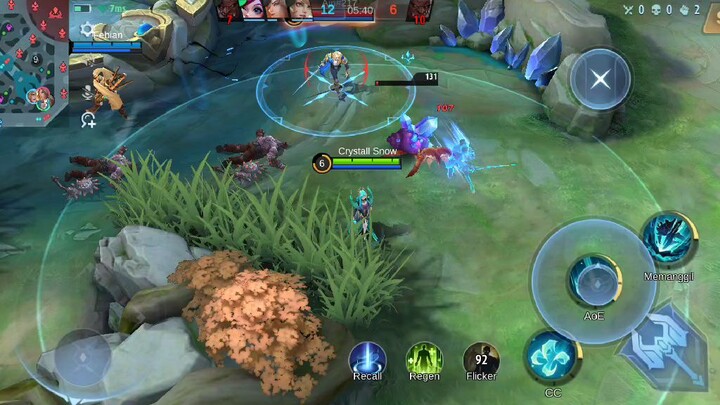This screenshot has height=405, width=720.
Task: Tap the basic attack button
Action: (x=664, y=345)
